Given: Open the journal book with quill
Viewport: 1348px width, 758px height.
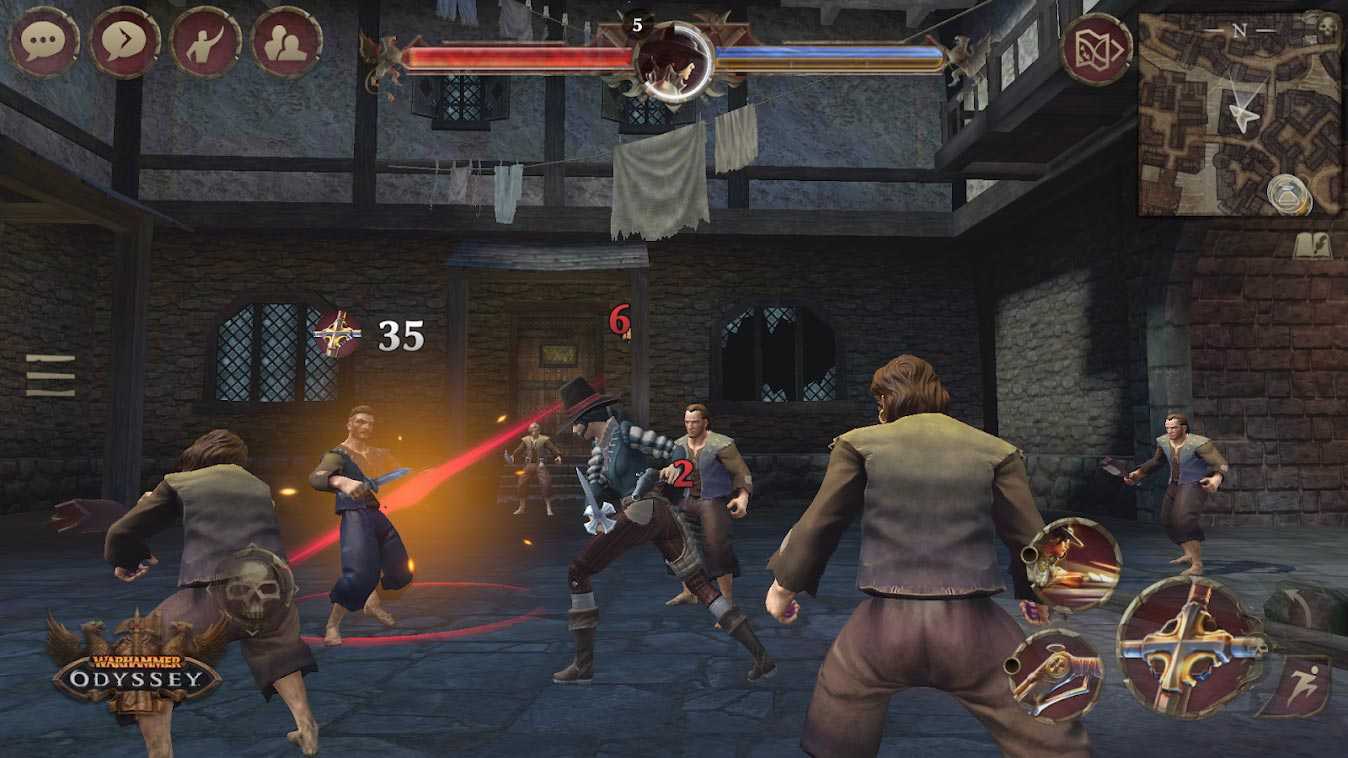Looking at the screenshot, I should [x=1311, y=246].
